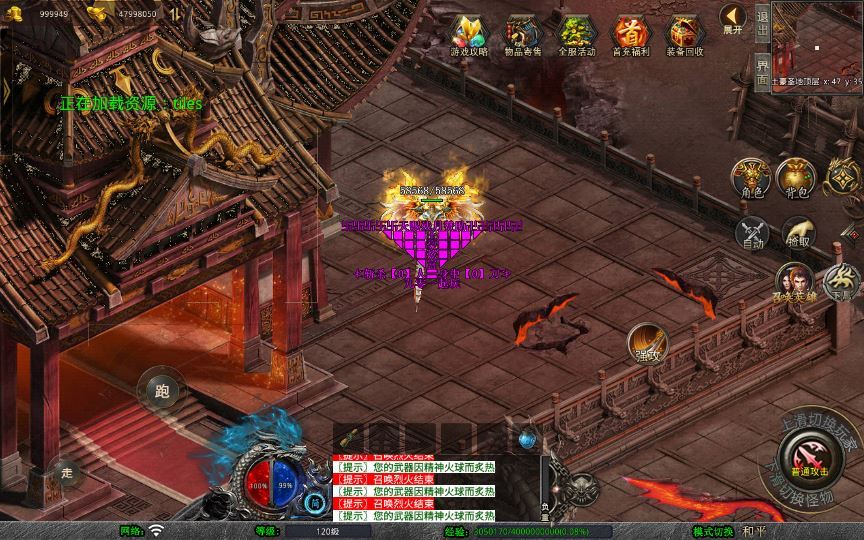Screen dimensions: 864x540
Task: Open the 游戏攻略 game guide icon
Action: click(x=469, y=35)
